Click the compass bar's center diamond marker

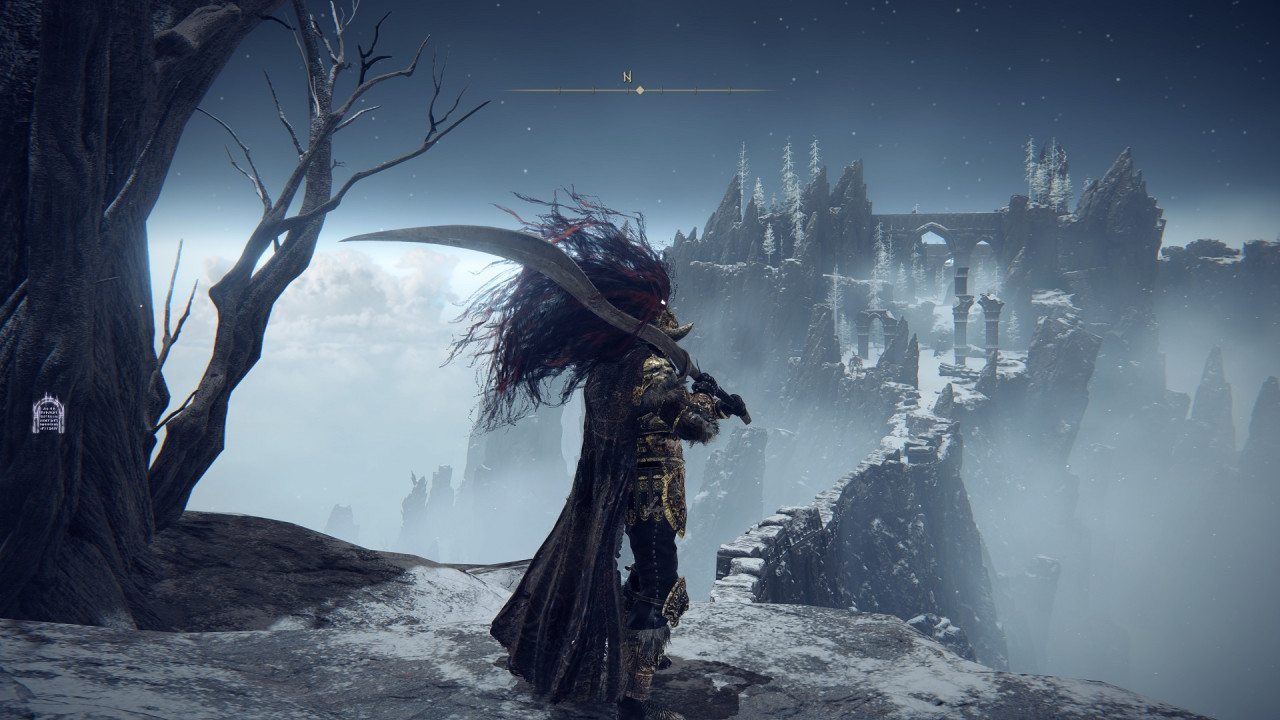(640, 91)
